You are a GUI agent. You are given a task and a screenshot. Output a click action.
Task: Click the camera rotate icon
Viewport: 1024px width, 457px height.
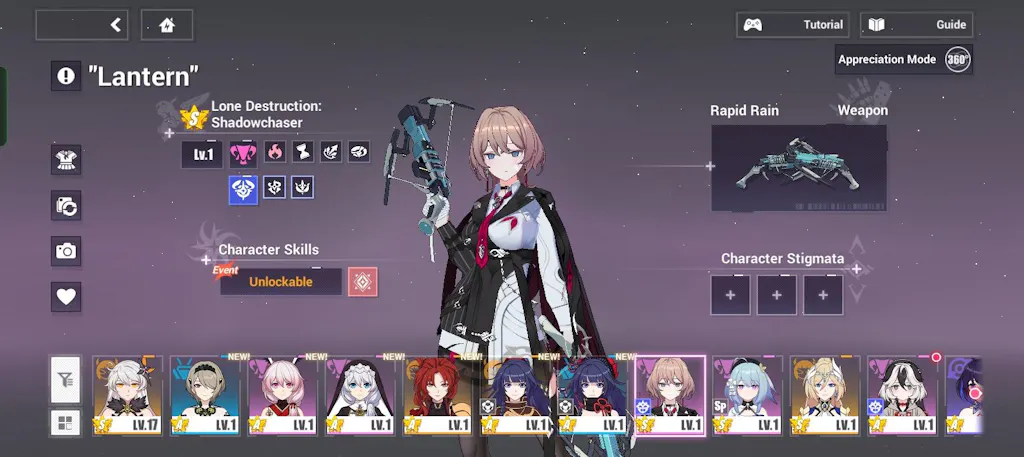click(66, 206)
